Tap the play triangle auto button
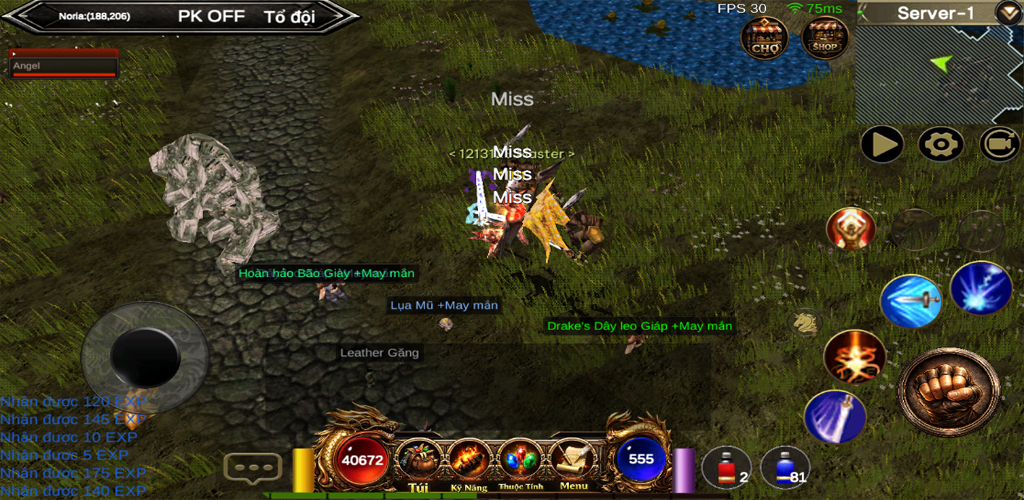 click(883, 145)
